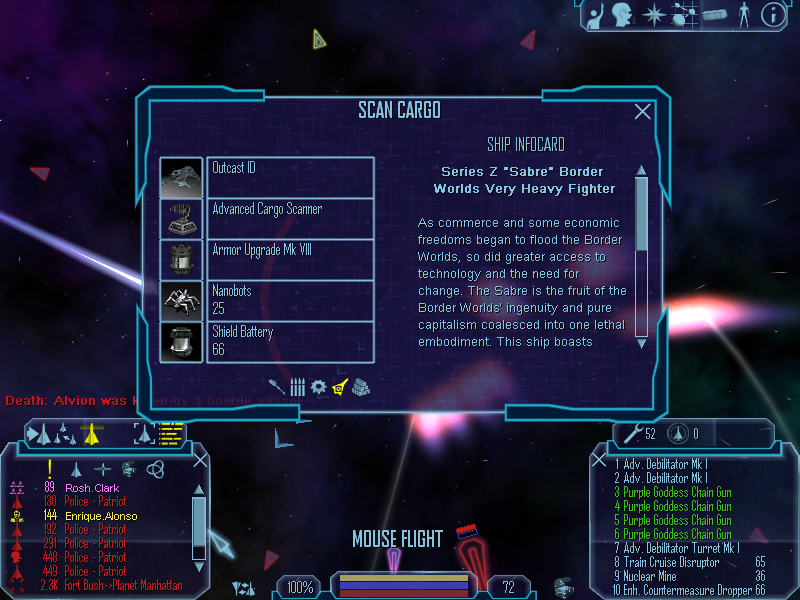Close the Scan Cargo window
Image resolution: width=800 pixels, height=600 pixels.
pos(643,112)
